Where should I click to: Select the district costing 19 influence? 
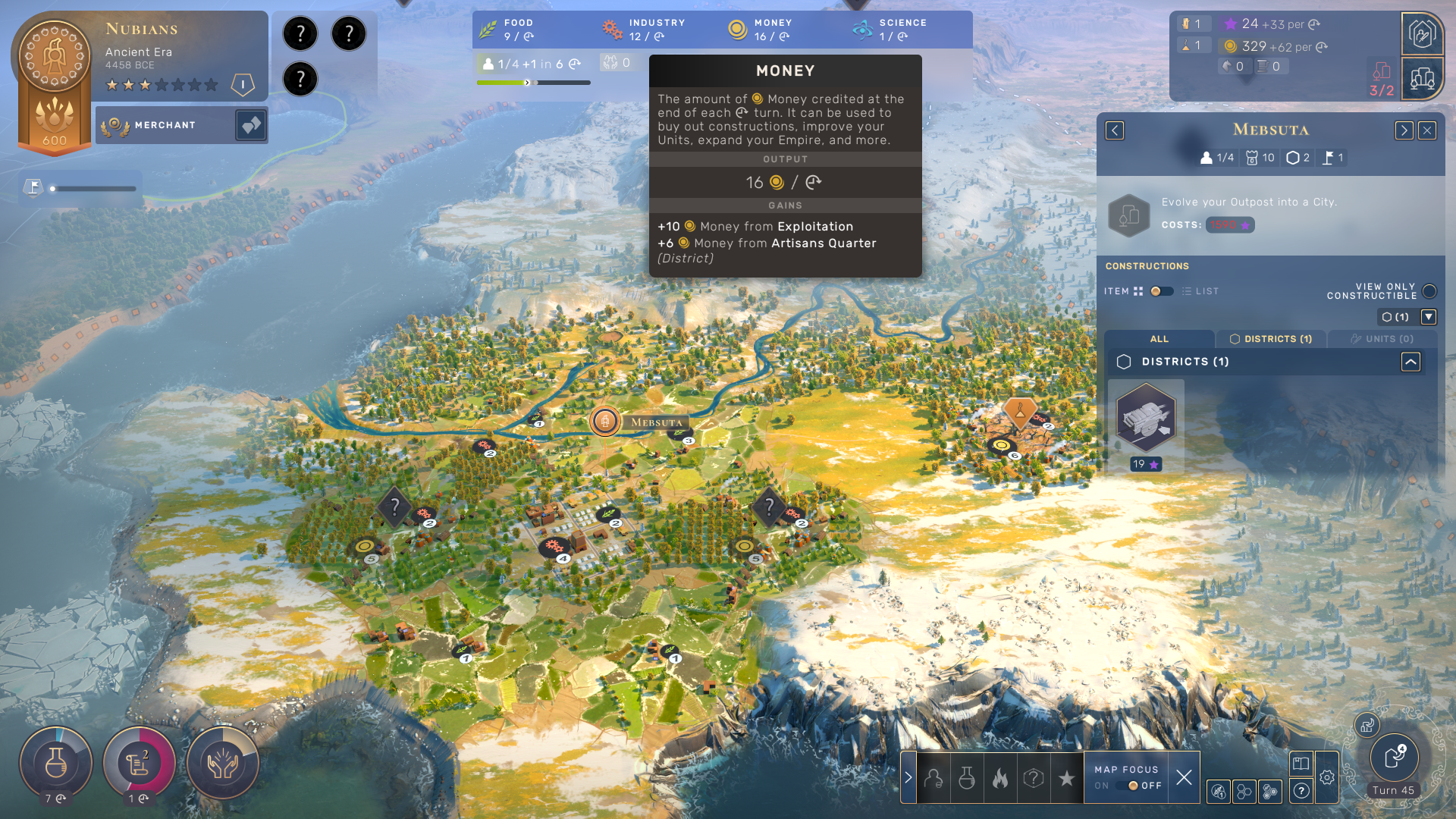tap(1146, 419)
